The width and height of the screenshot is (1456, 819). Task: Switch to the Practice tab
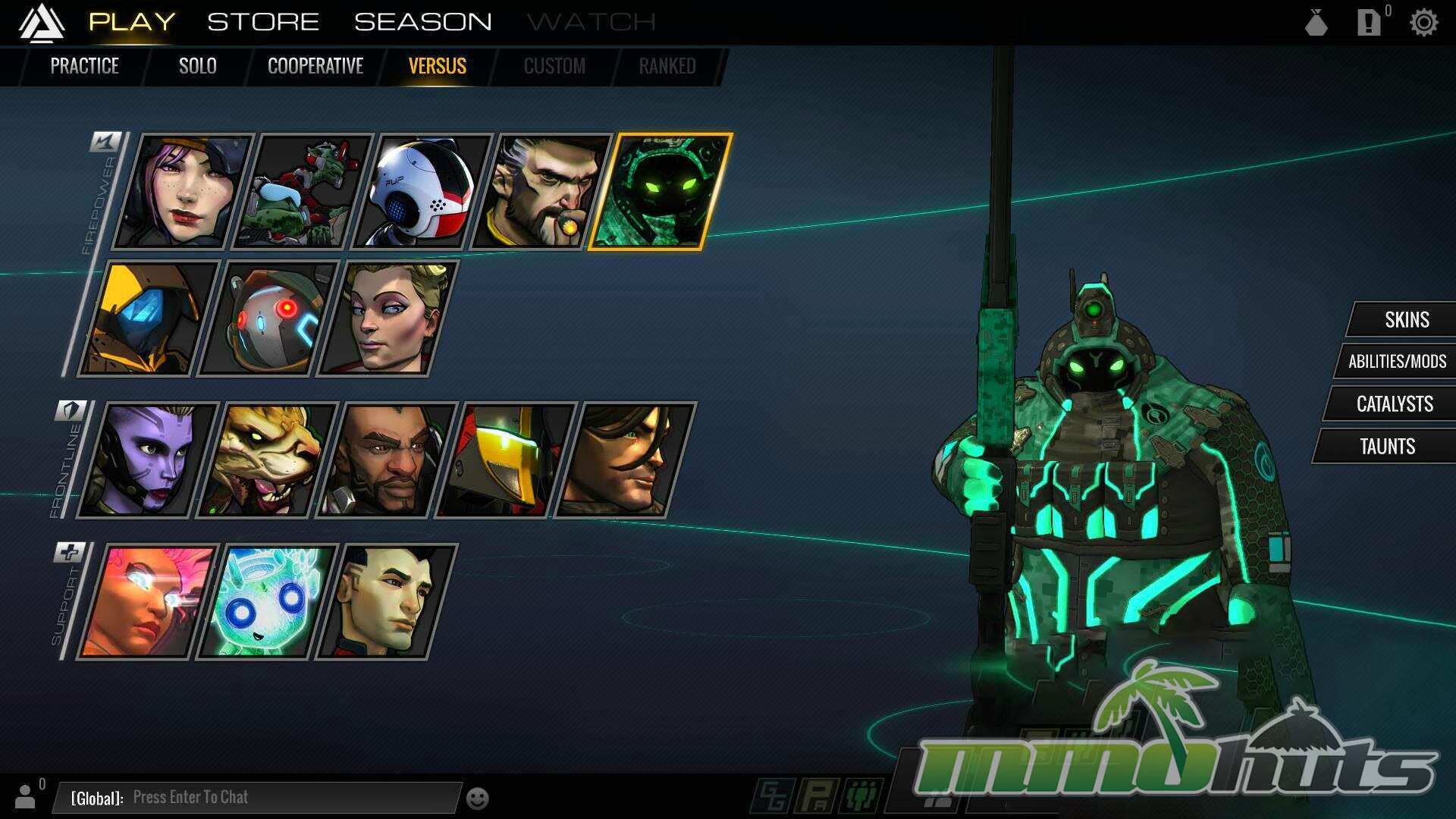click(x=84, y=66)
